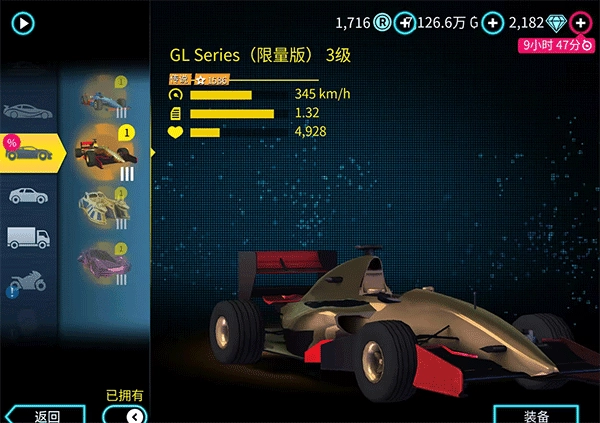Viewport: 600px width, 423px height.
Task: Open the truck category tab
Action: 27,238
